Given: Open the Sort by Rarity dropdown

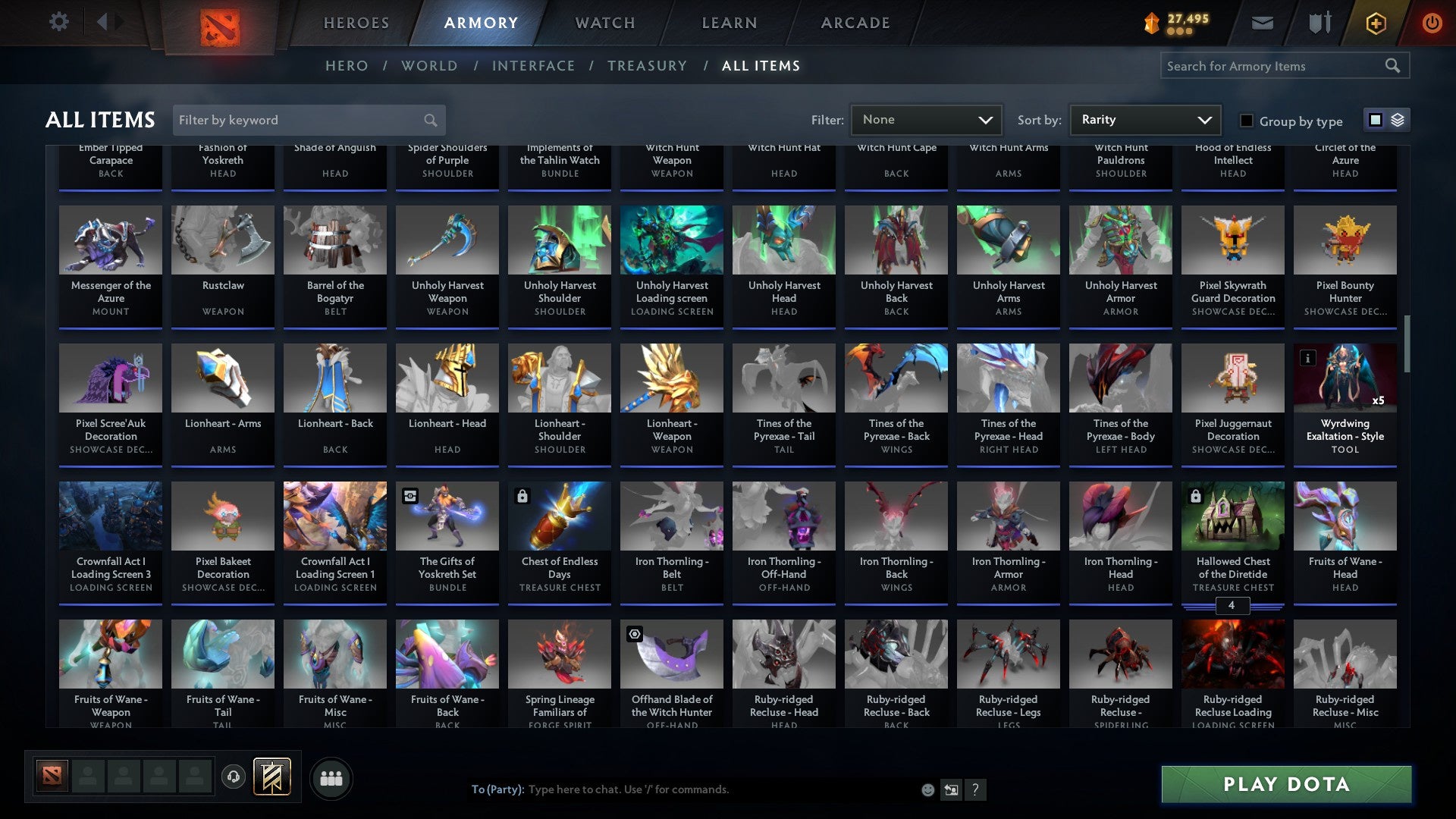Looking at the screenshot, I should (1144, 119).
